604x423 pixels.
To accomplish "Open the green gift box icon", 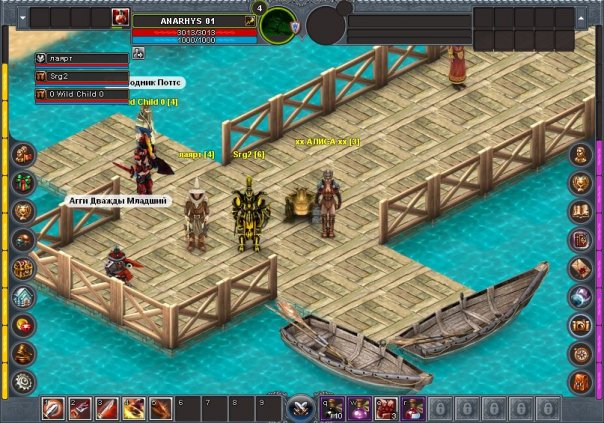I will tap(23, 182).
